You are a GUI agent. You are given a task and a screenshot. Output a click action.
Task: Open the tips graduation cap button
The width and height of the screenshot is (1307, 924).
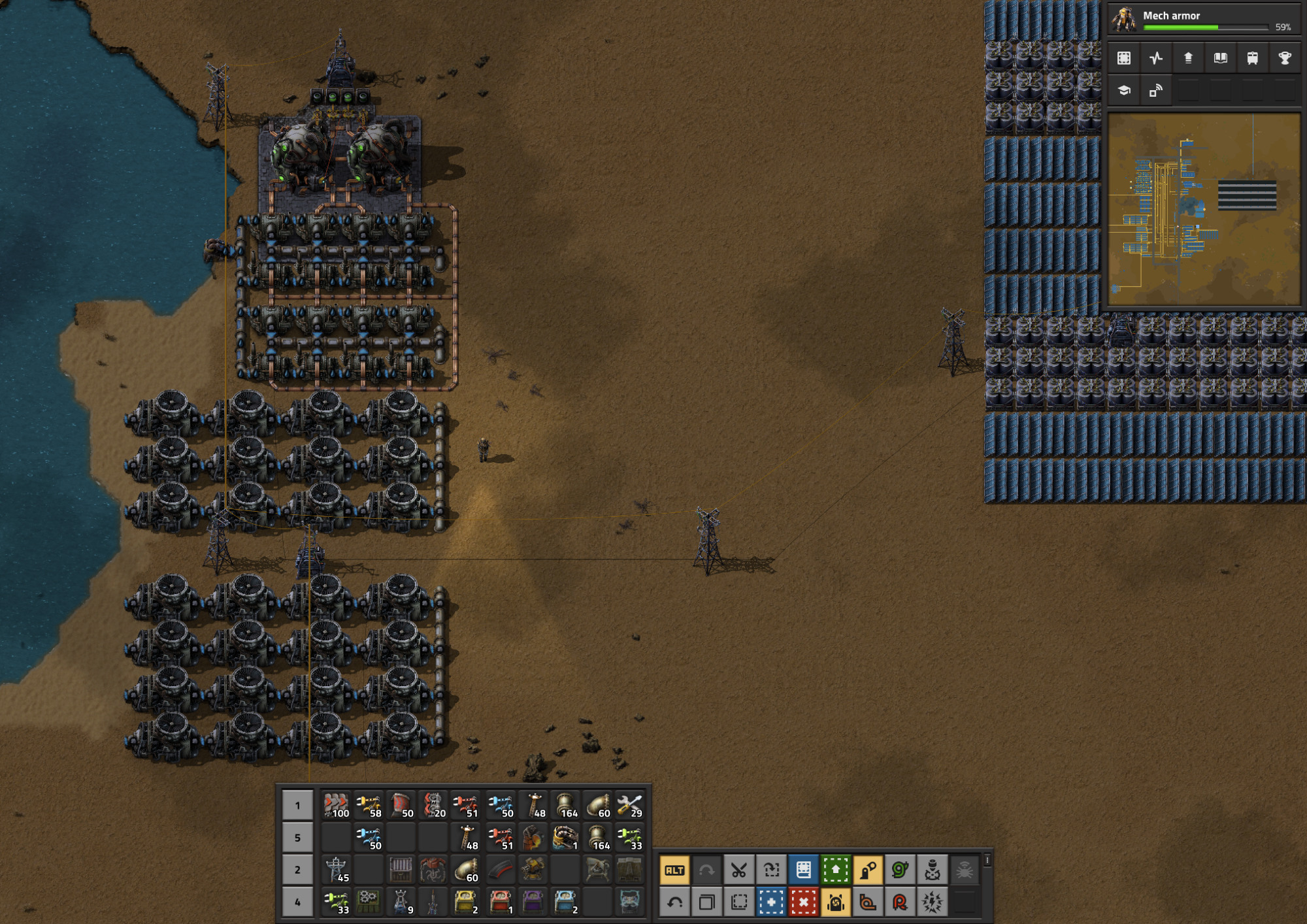tap(1124, 90)
